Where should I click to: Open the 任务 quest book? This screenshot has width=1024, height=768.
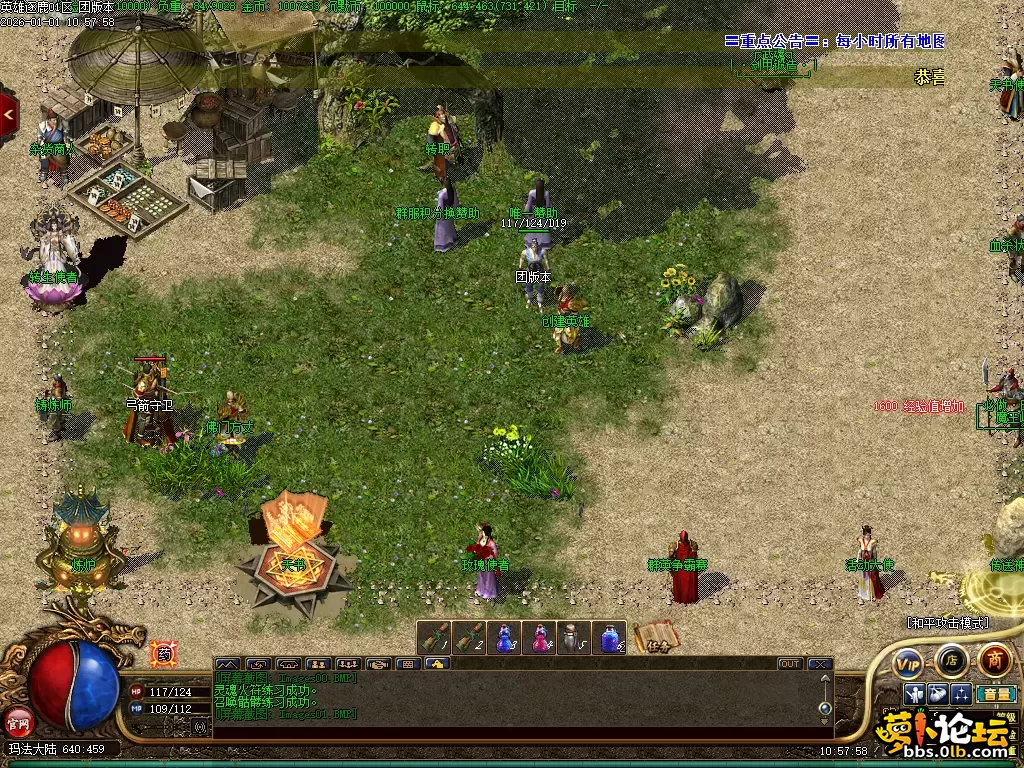[656, 637]
